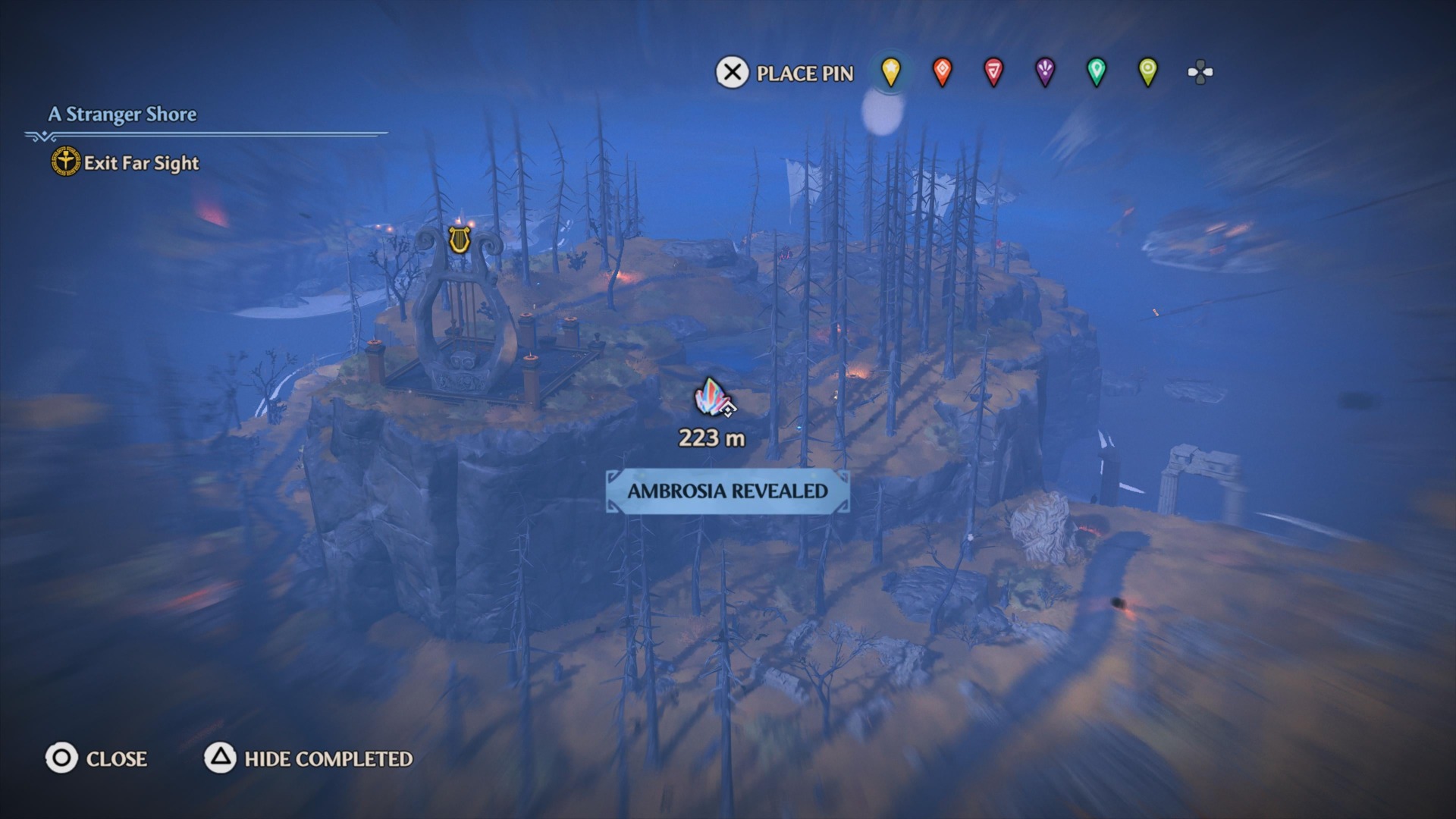Screen dimensions: 1456x819
Task: Select the teal drop map pin
Action: point(1097,72)
